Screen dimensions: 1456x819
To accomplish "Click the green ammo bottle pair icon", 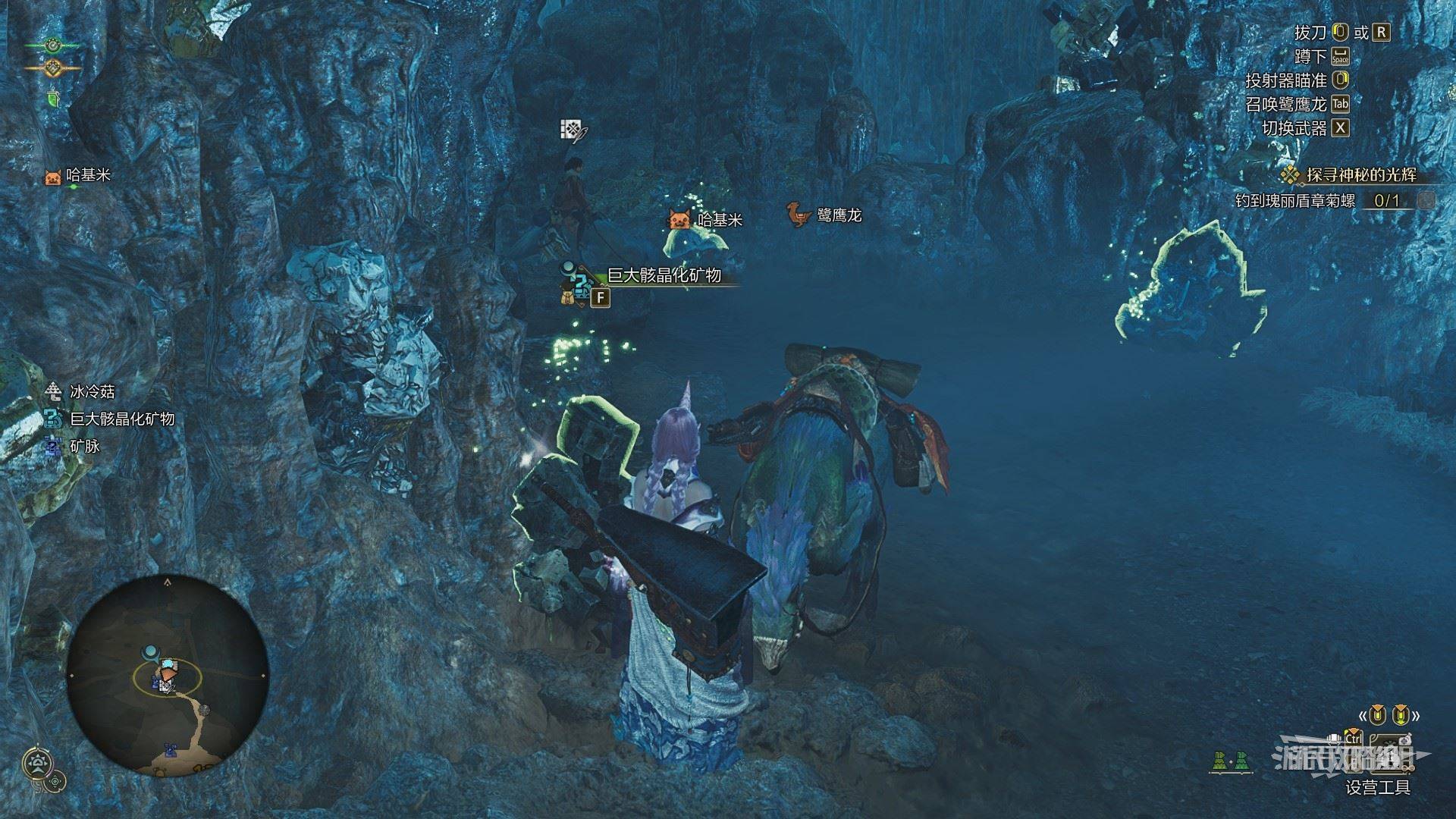I will tap(1230, 762).
